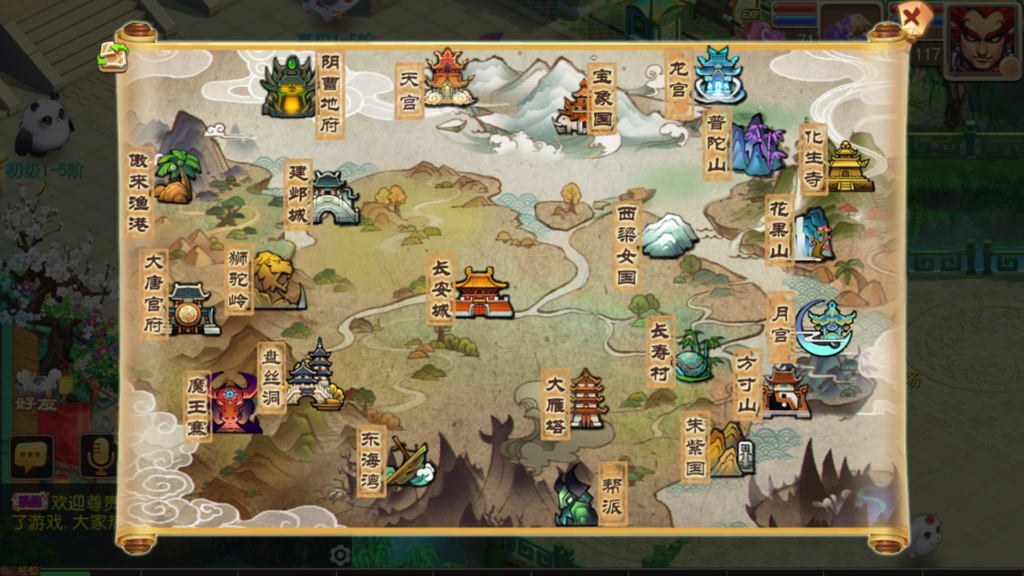The height and width of the screenshot is (576, 1024).
Task: Choose the 魔王寨 demon marker
Action: [x=234, y=404]
